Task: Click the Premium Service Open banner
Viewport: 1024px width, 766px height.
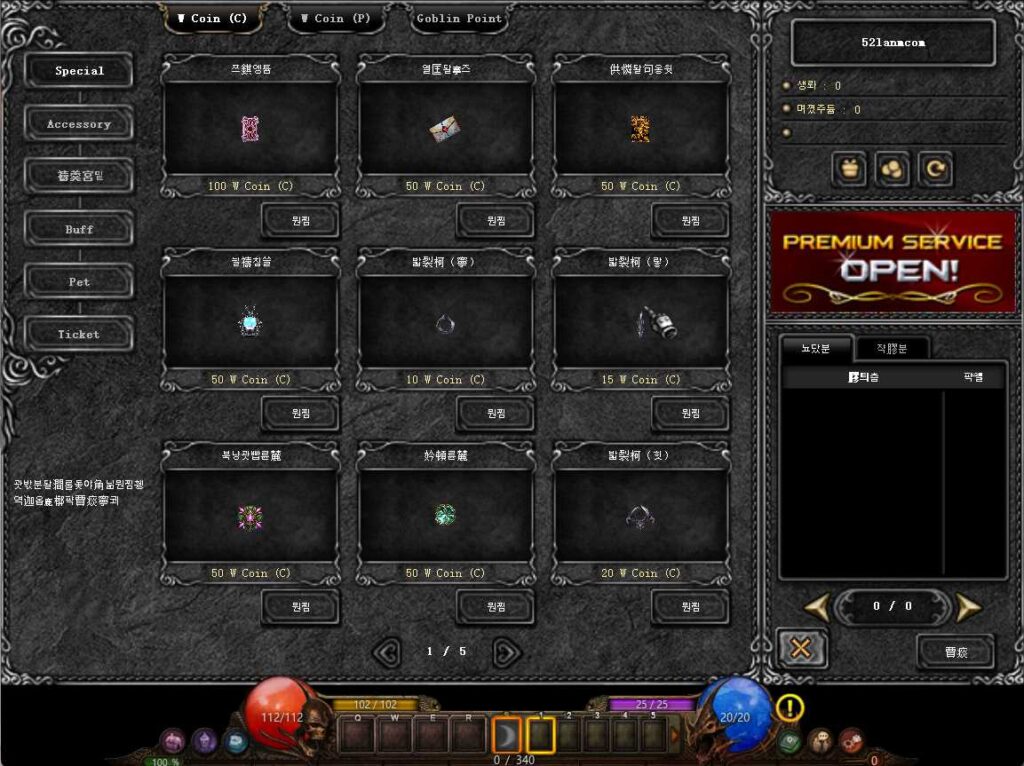Action: 892,259
